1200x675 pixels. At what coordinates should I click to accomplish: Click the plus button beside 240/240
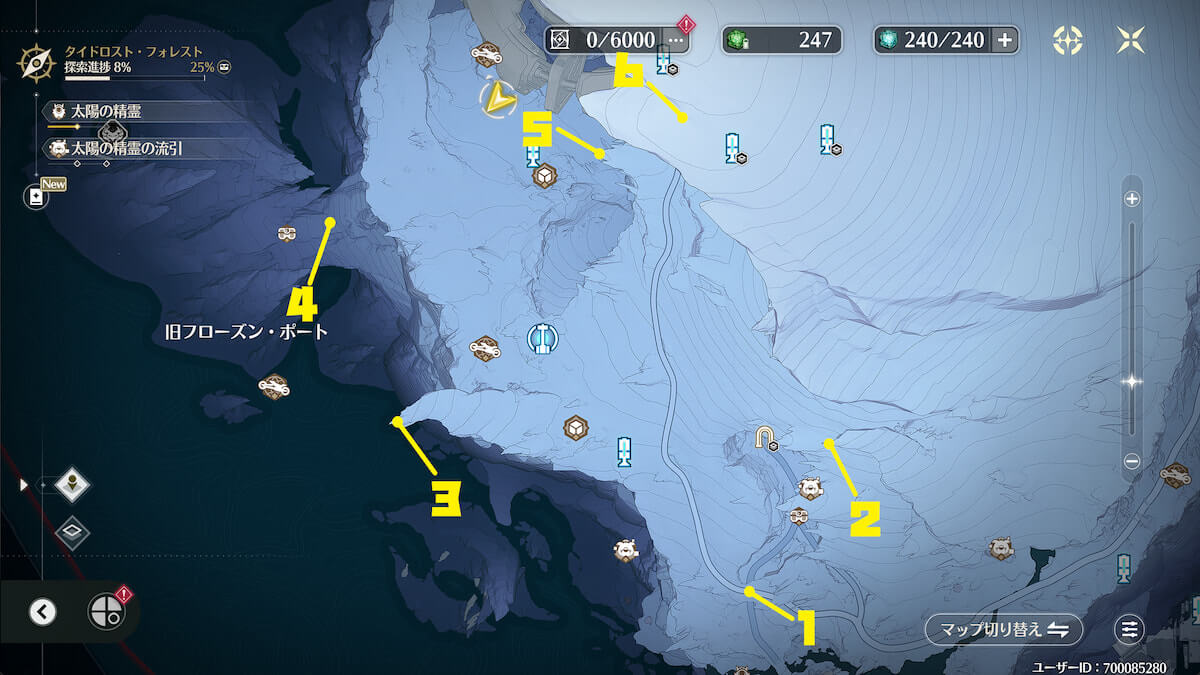click(1004, 40)
